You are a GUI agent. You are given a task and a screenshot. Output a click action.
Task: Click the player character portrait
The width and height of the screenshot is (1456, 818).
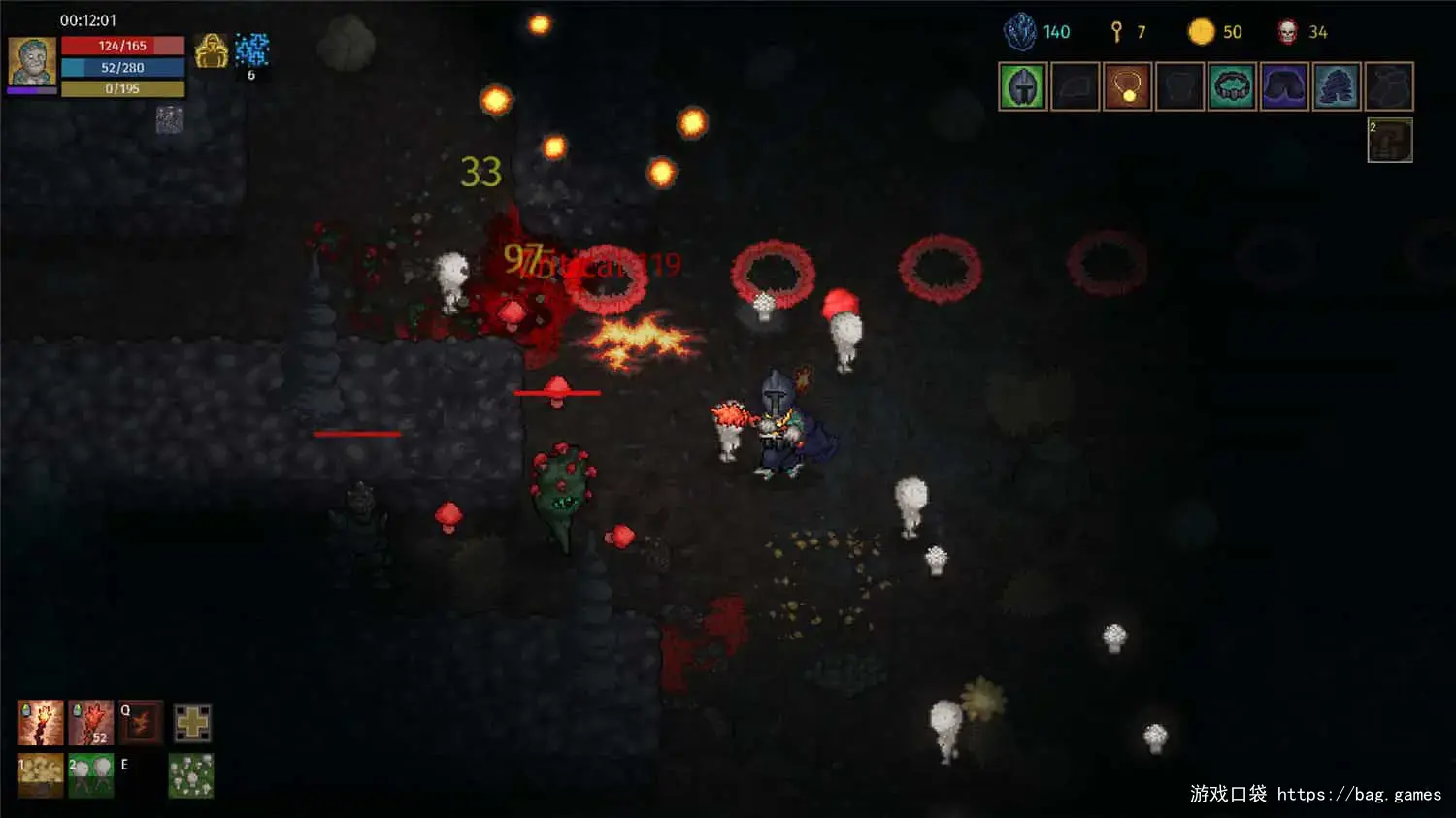coord(32,62)
